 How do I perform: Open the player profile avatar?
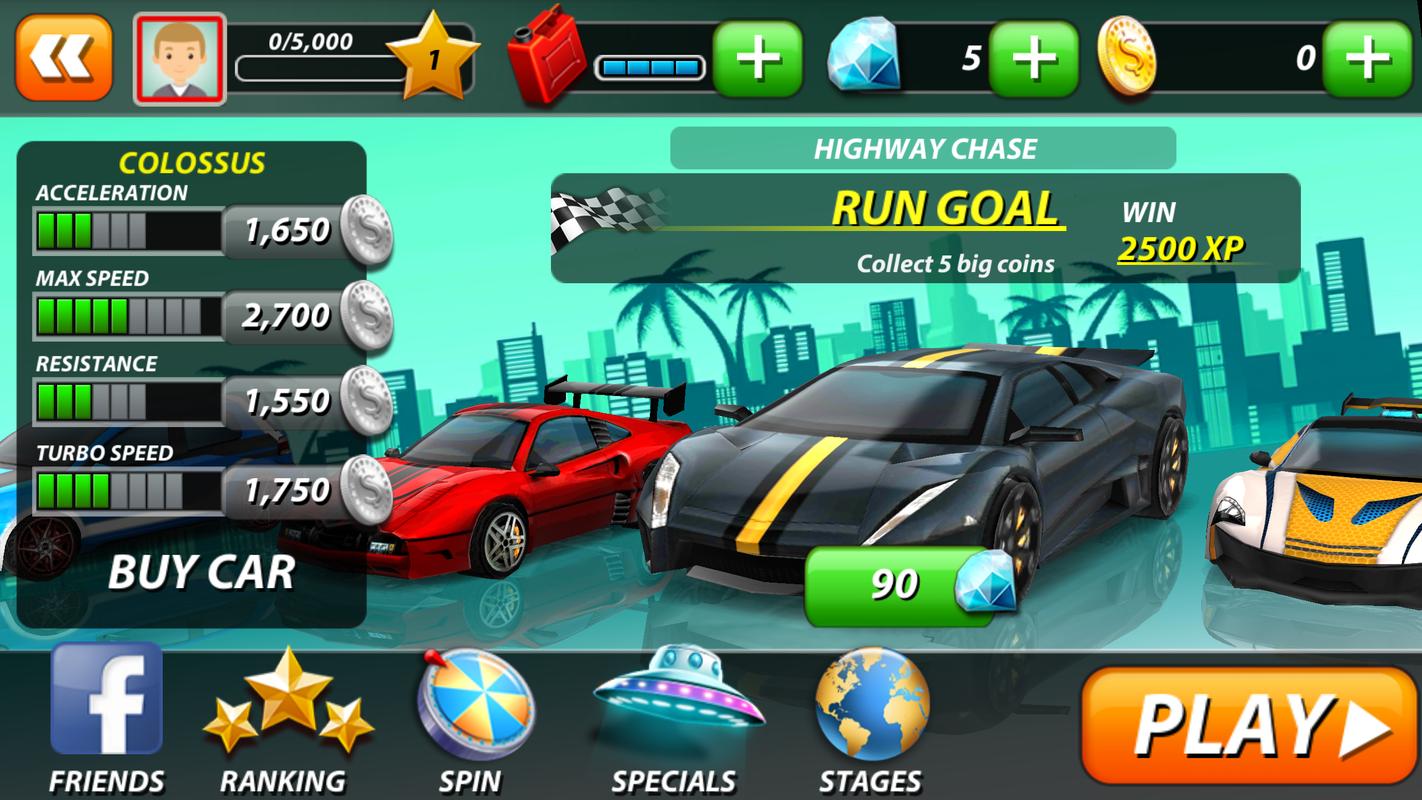point(180,59)
